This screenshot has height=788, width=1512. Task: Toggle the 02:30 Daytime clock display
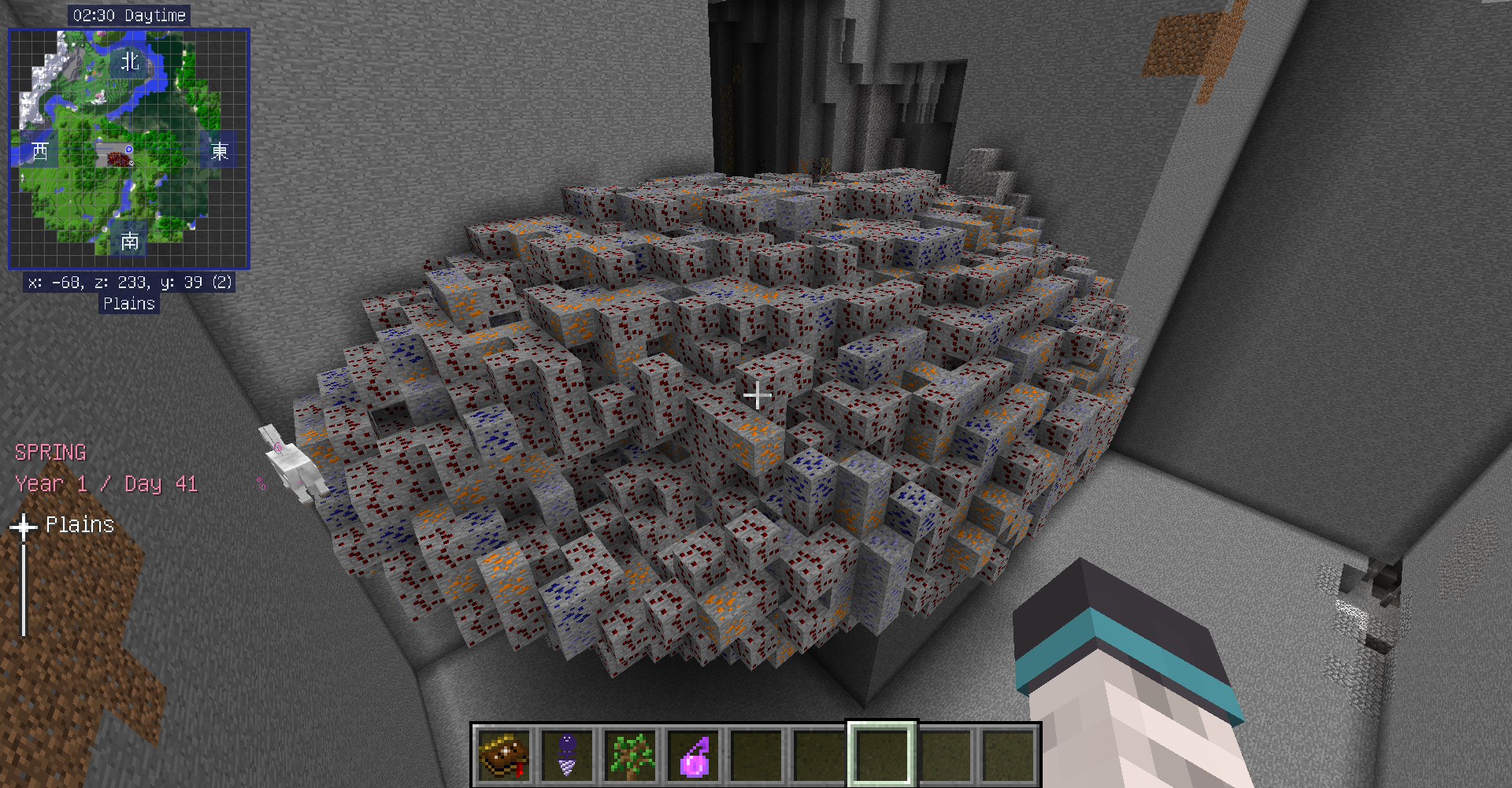[128, 14]
